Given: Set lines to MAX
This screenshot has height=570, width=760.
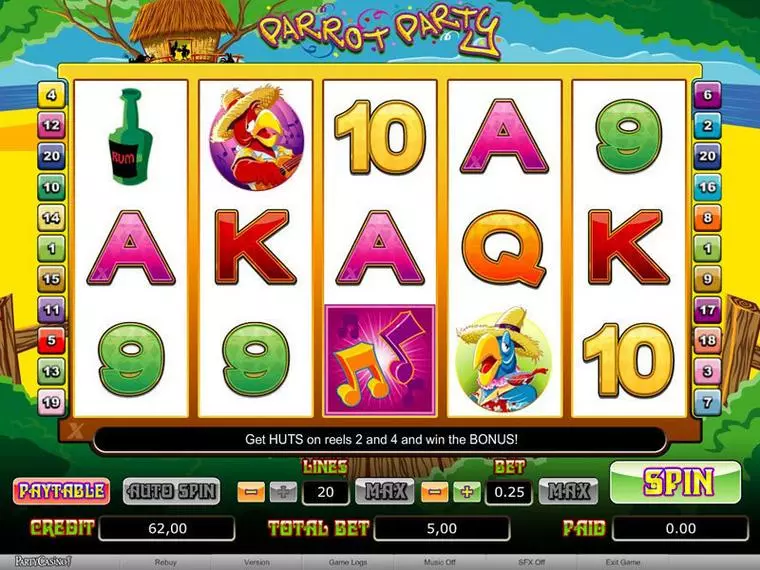Looking at the screenshot, I should 382,491.
